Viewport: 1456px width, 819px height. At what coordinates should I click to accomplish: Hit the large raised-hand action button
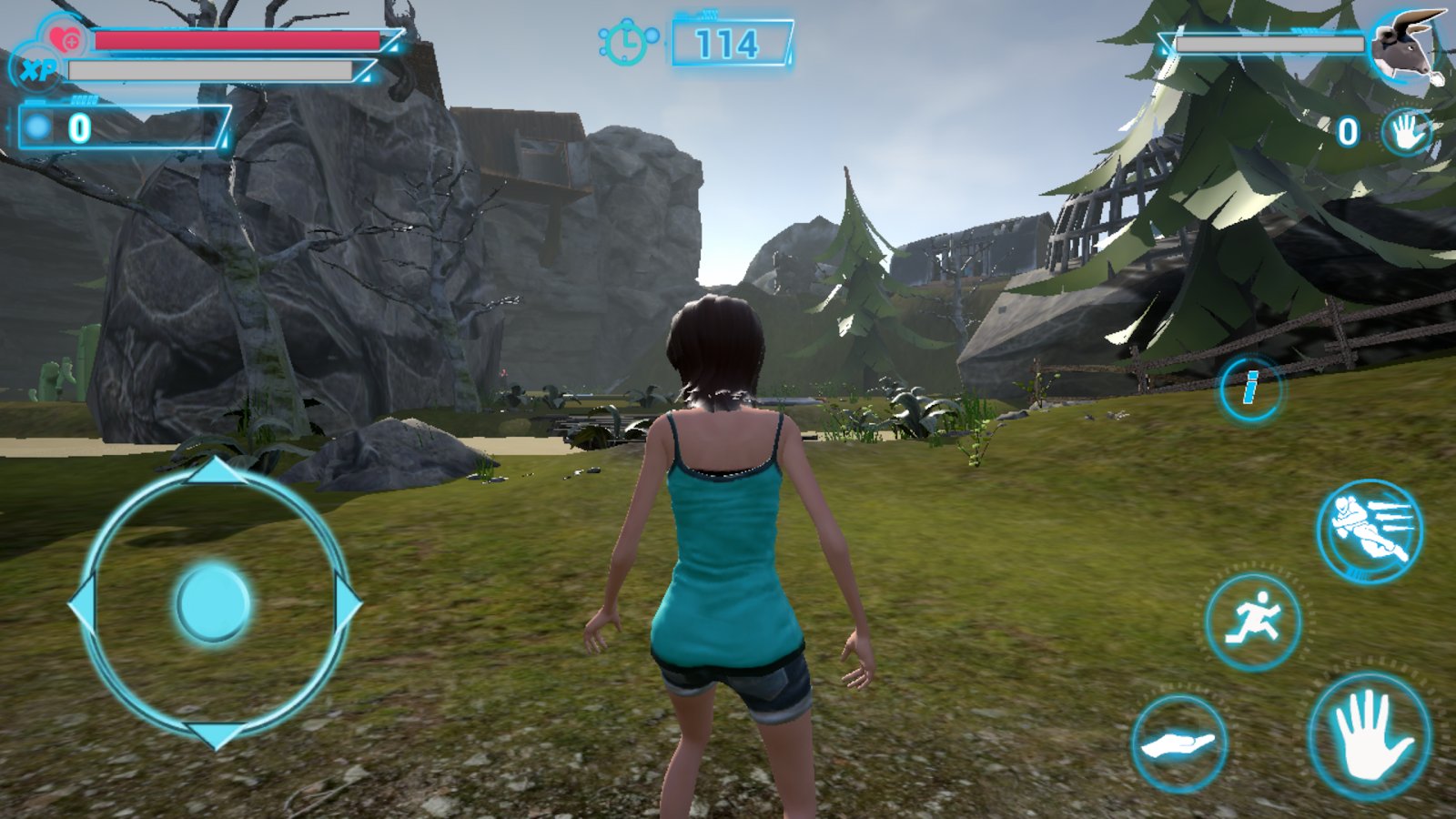coord(1370,735)
